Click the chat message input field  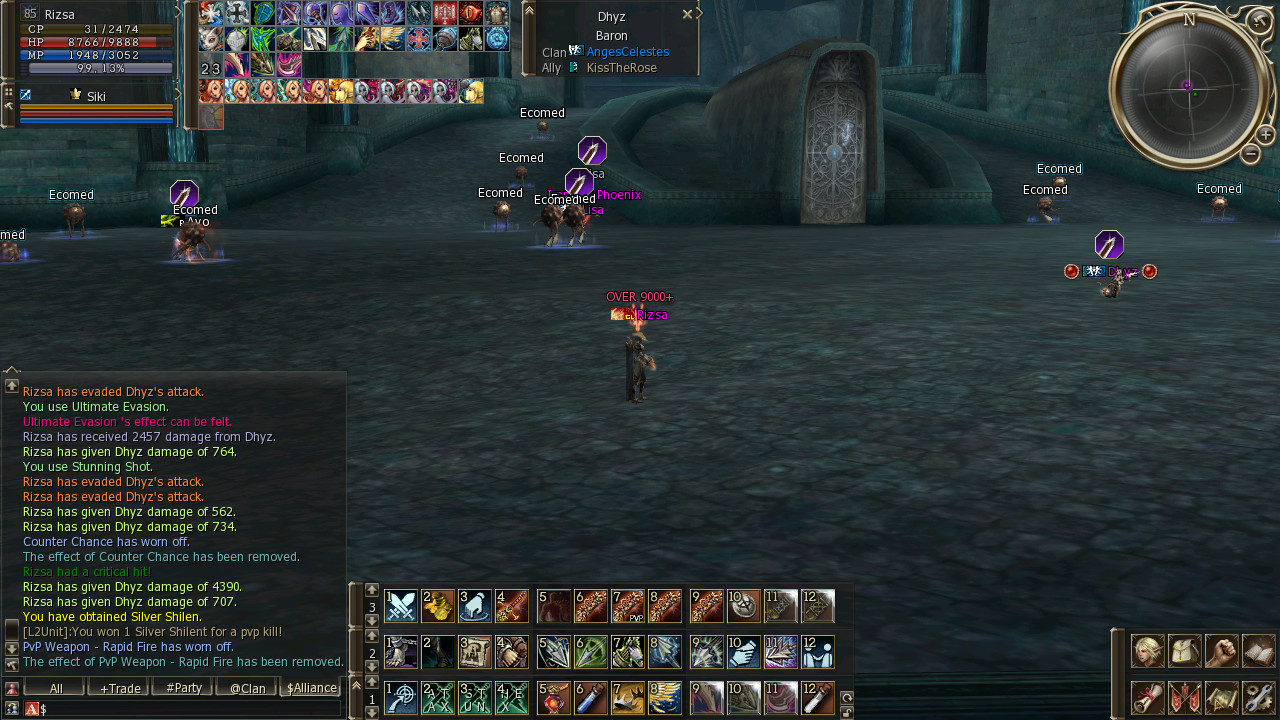[x=190, y=709]
